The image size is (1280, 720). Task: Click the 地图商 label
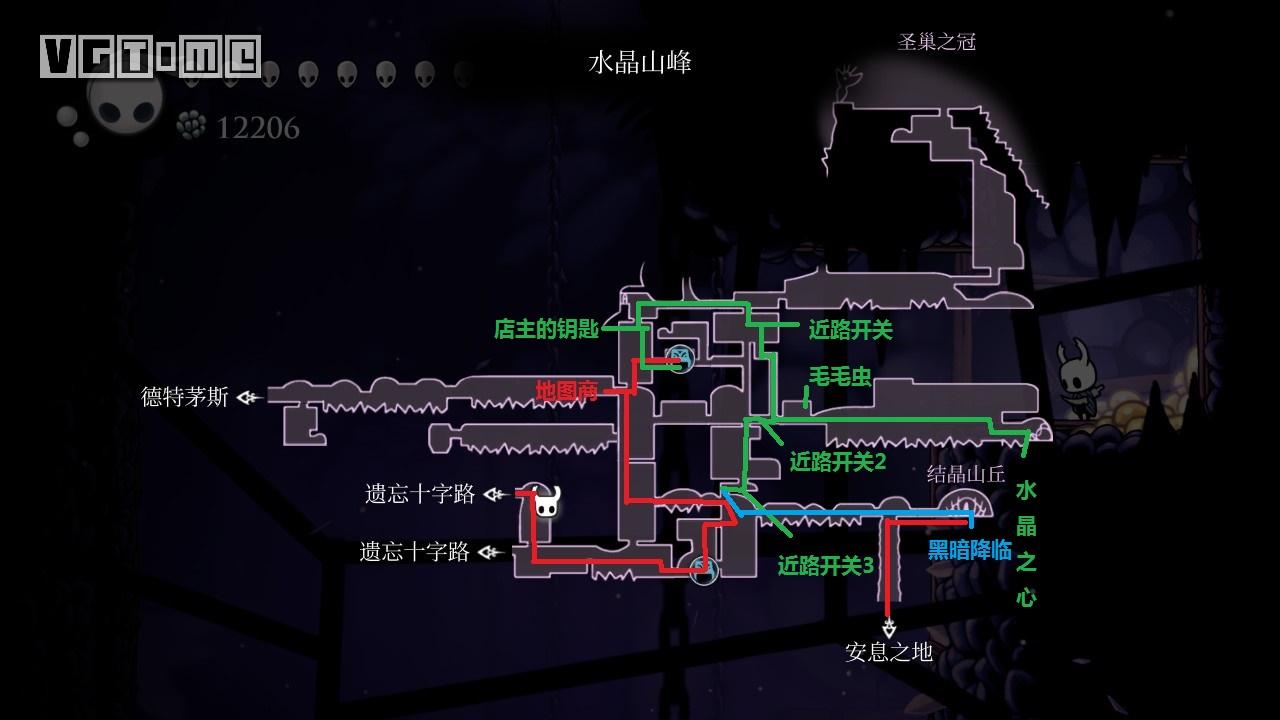coord(566,390)
